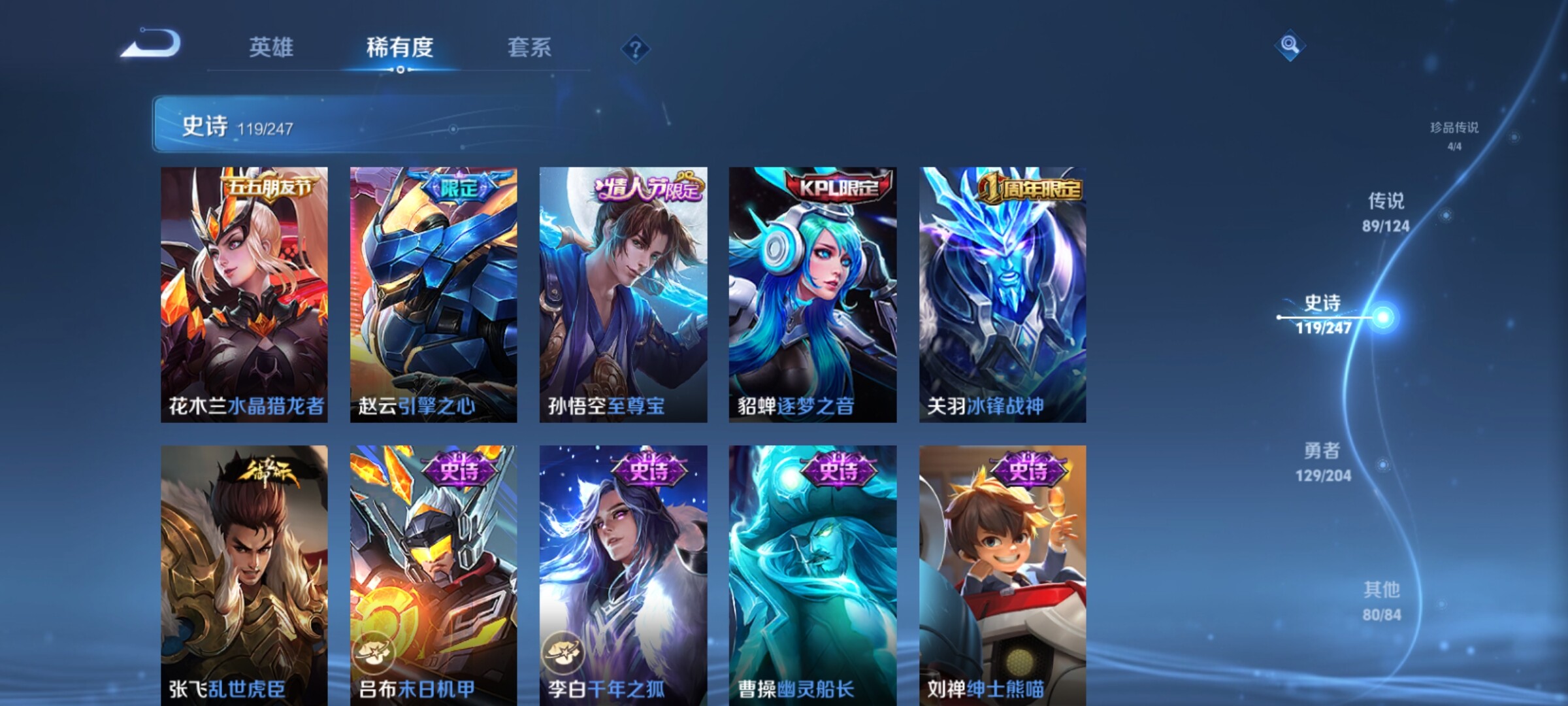Screen dimensions: 1568x706
Task: Select the 张飞 乱世虎臣 skin card
Action: click(244, 575)
